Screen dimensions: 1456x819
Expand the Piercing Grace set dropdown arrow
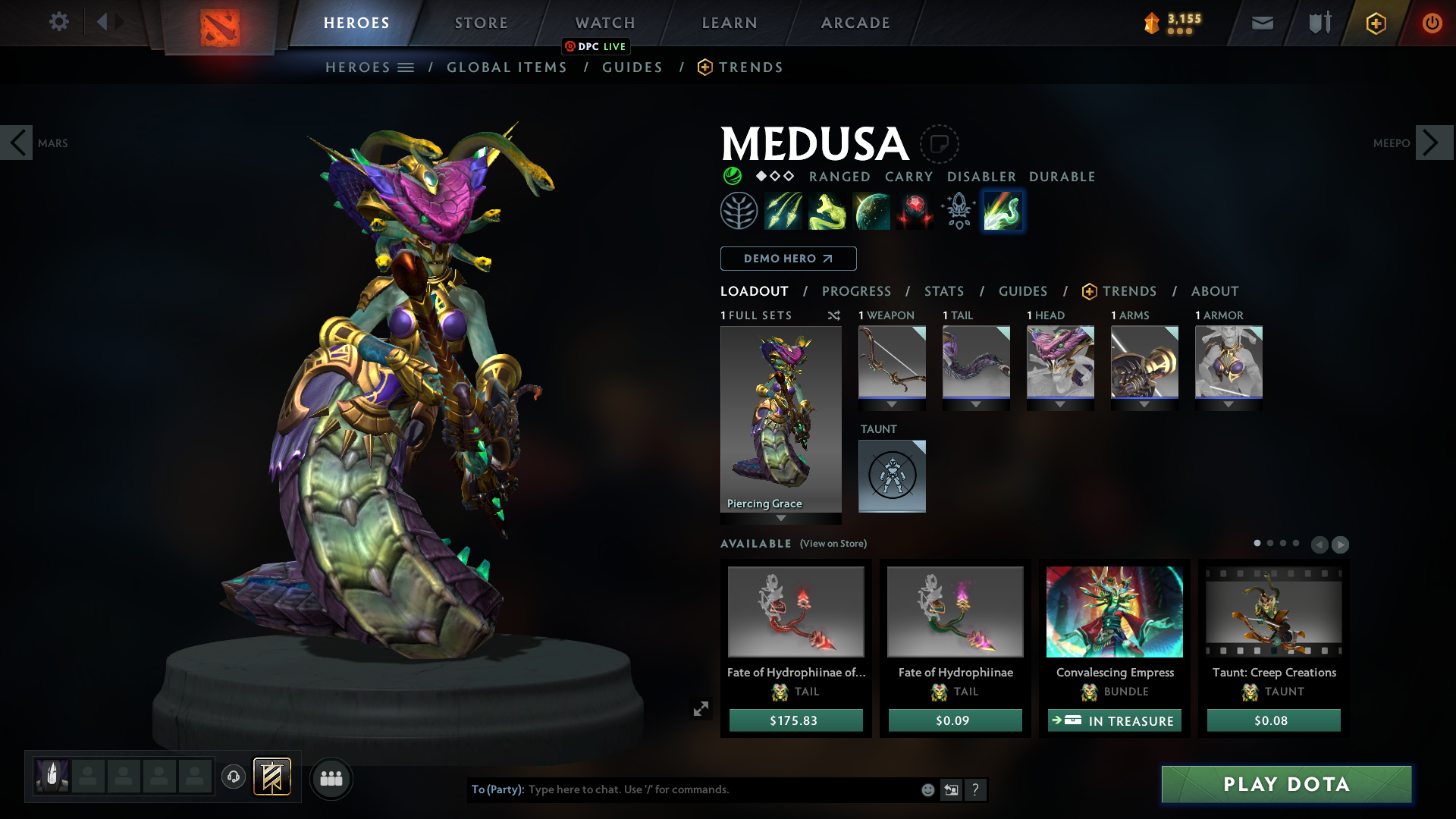click(781, 519)
